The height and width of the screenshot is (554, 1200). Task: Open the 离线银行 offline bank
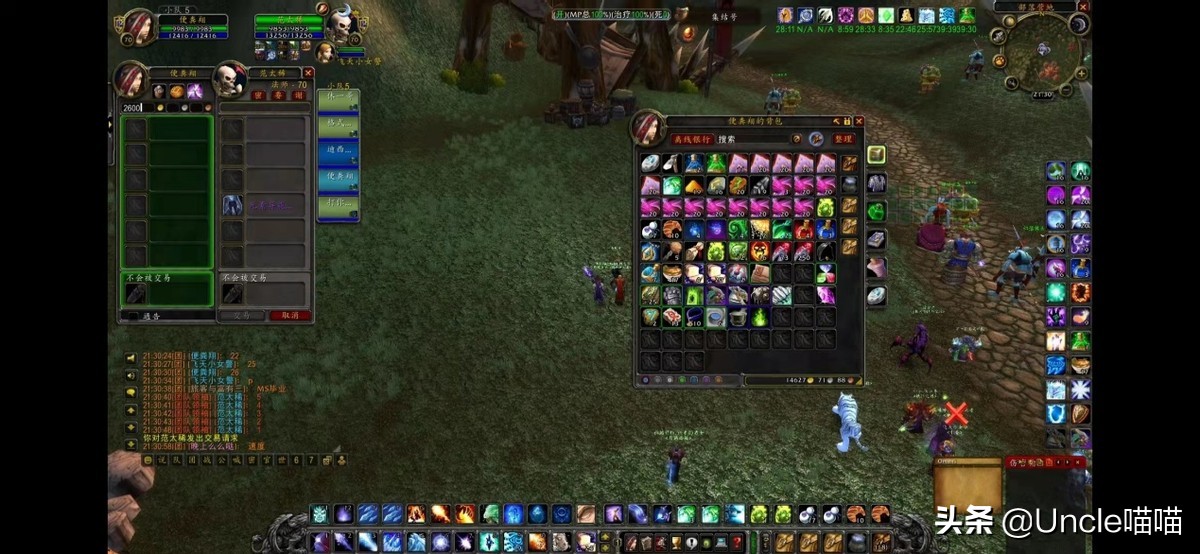(692, 139)
